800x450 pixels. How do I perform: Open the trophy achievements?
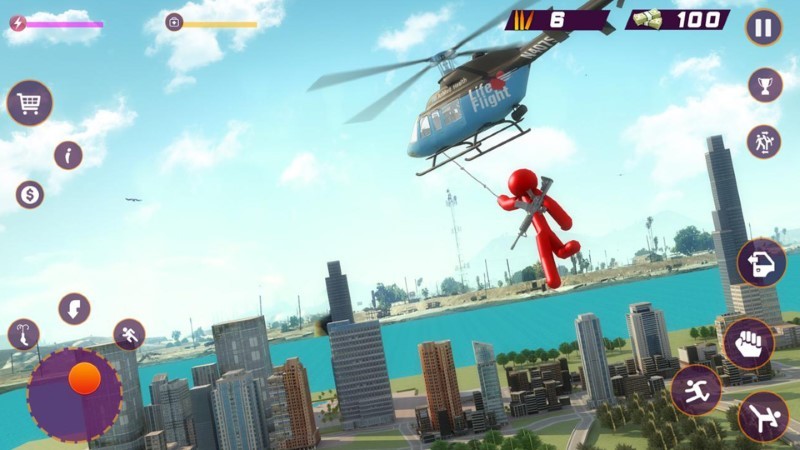[x=765, y=85]
